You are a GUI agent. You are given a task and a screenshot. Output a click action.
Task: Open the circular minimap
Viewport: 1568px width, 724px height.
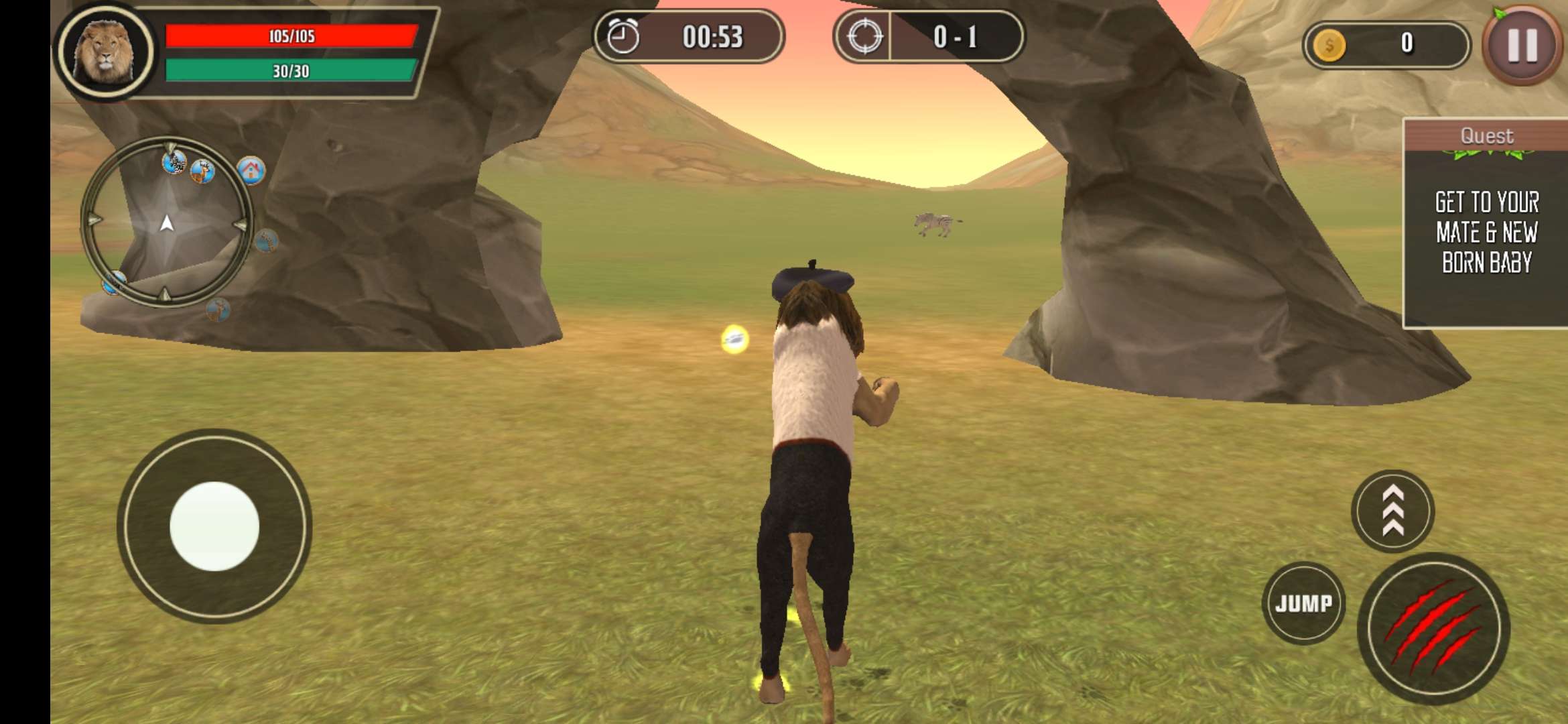167,223
